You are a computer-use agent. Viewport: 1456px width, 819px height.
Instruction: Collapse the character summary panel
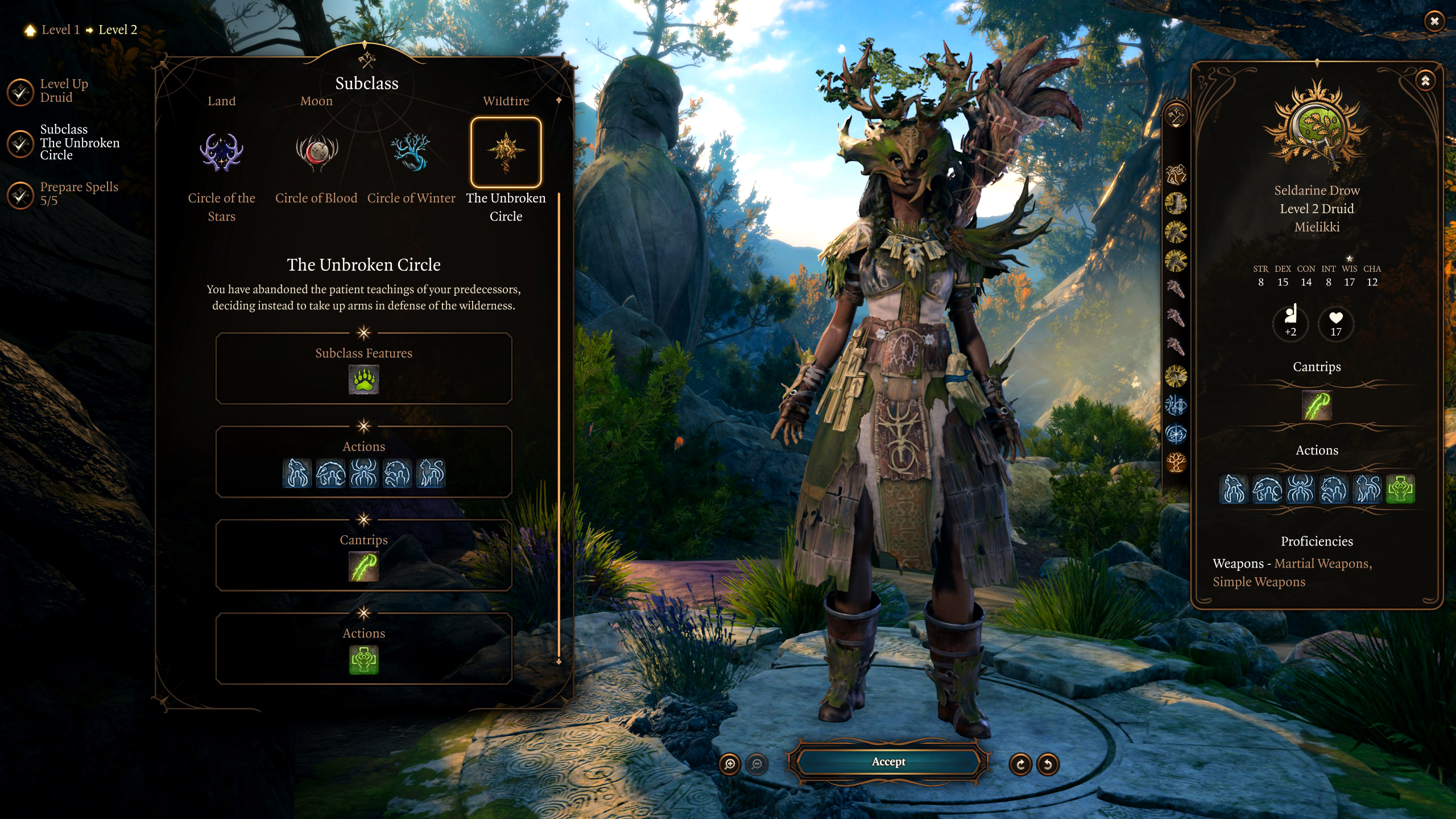[x=1425, y=81]
